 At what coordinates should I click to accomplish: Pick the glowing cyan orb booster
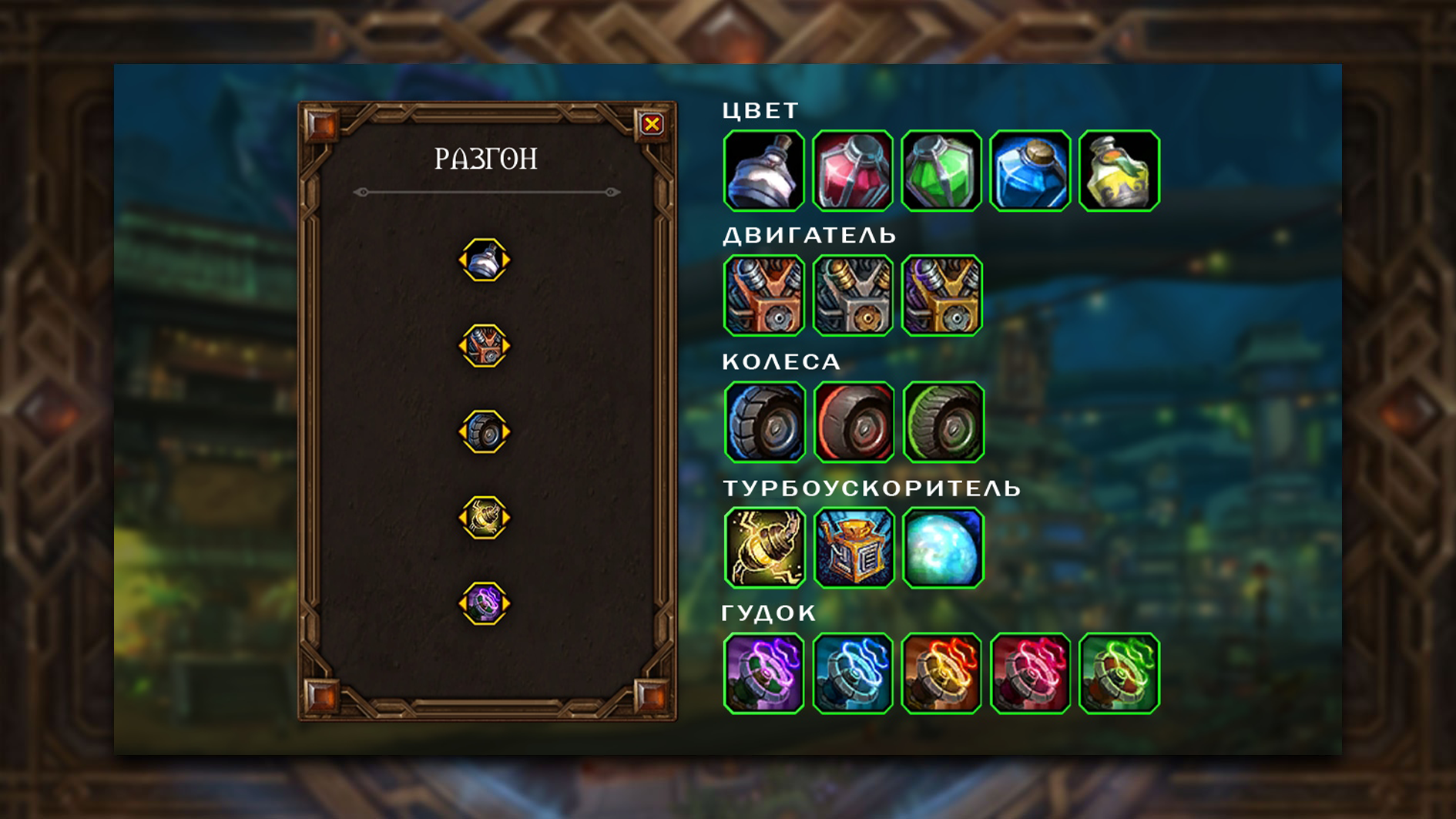943,547
